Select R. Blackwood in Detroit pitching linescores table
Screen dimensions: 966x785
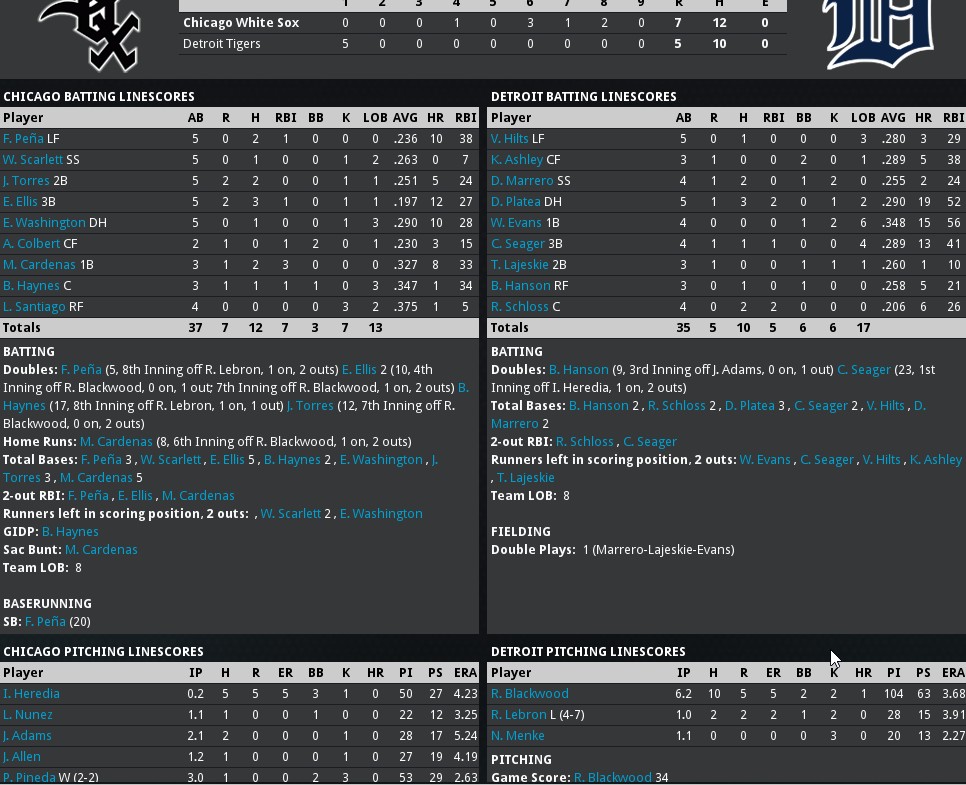(x=529, y=693)
